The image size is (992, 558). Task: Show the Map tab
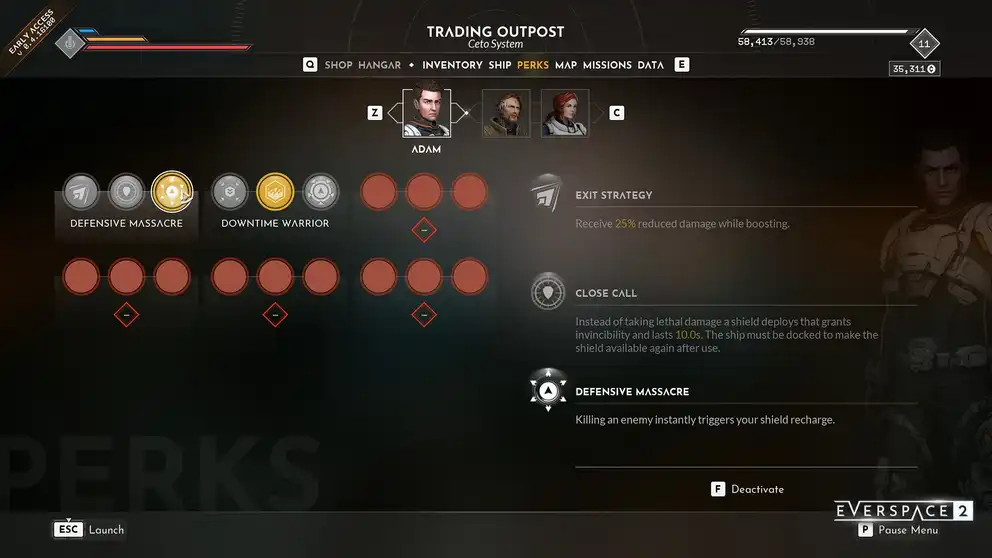coord(566,65)
